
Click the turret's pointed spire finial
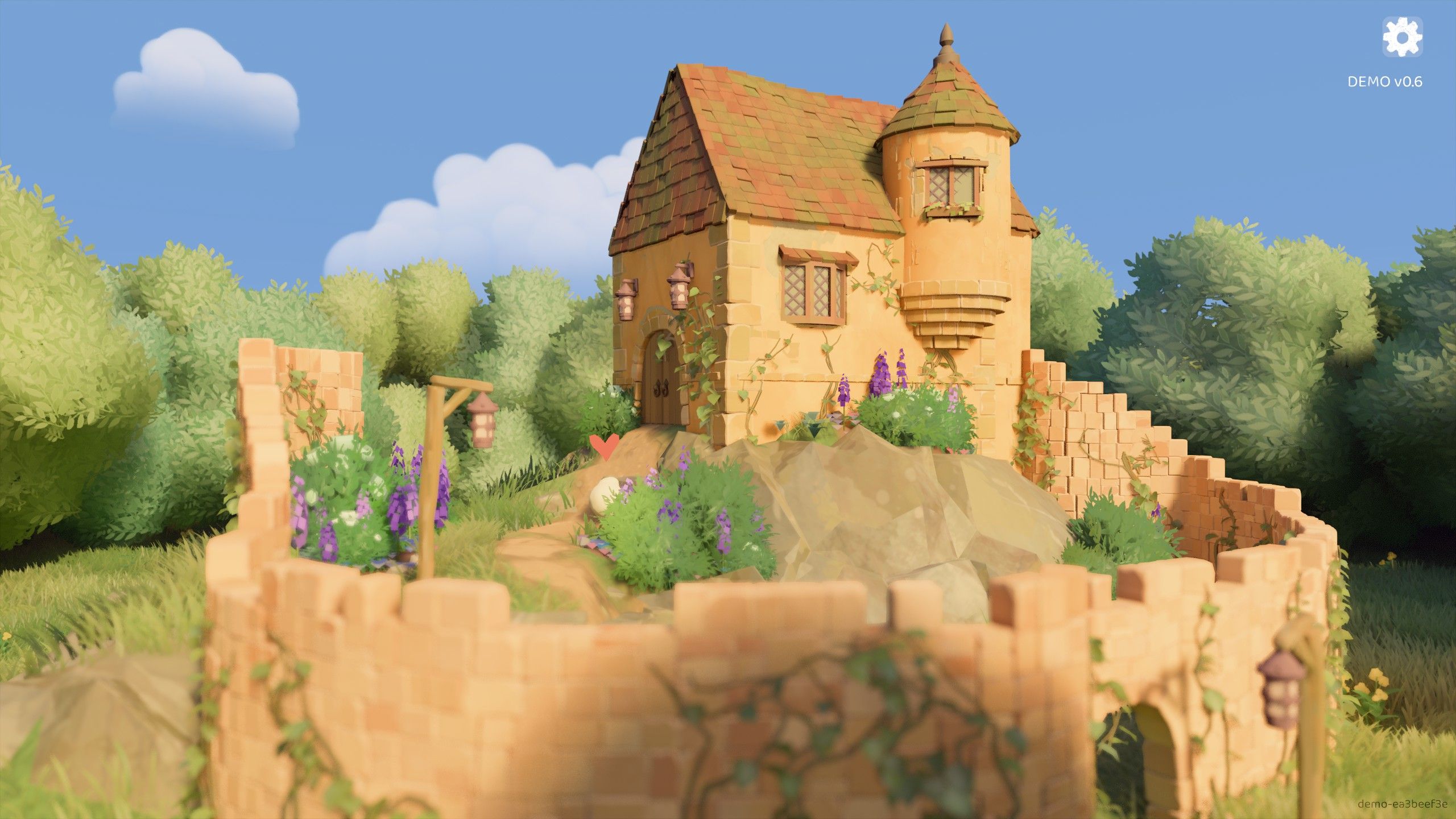coord(948,33)
